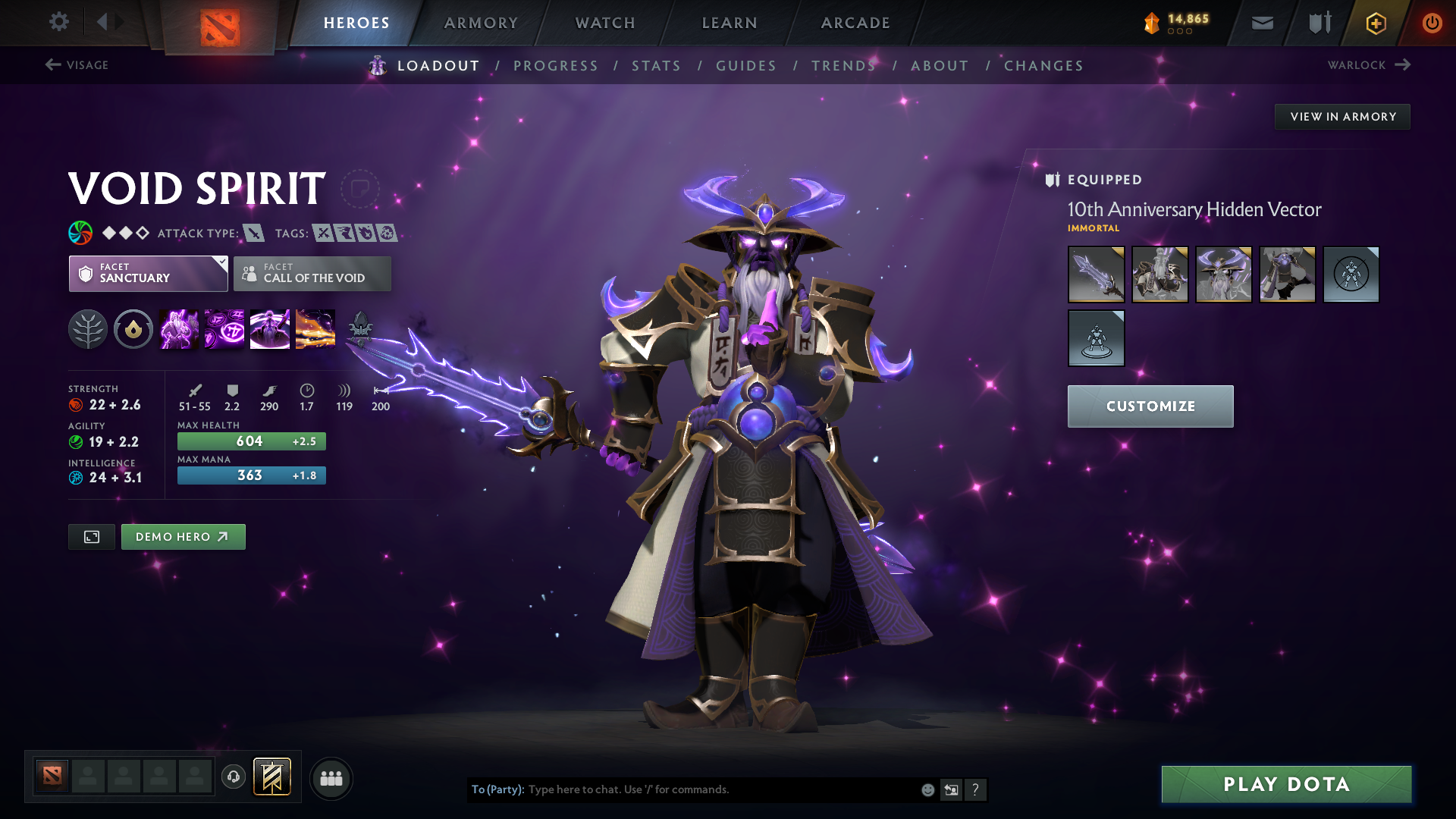Open the settings gear icon

[58, 22]
